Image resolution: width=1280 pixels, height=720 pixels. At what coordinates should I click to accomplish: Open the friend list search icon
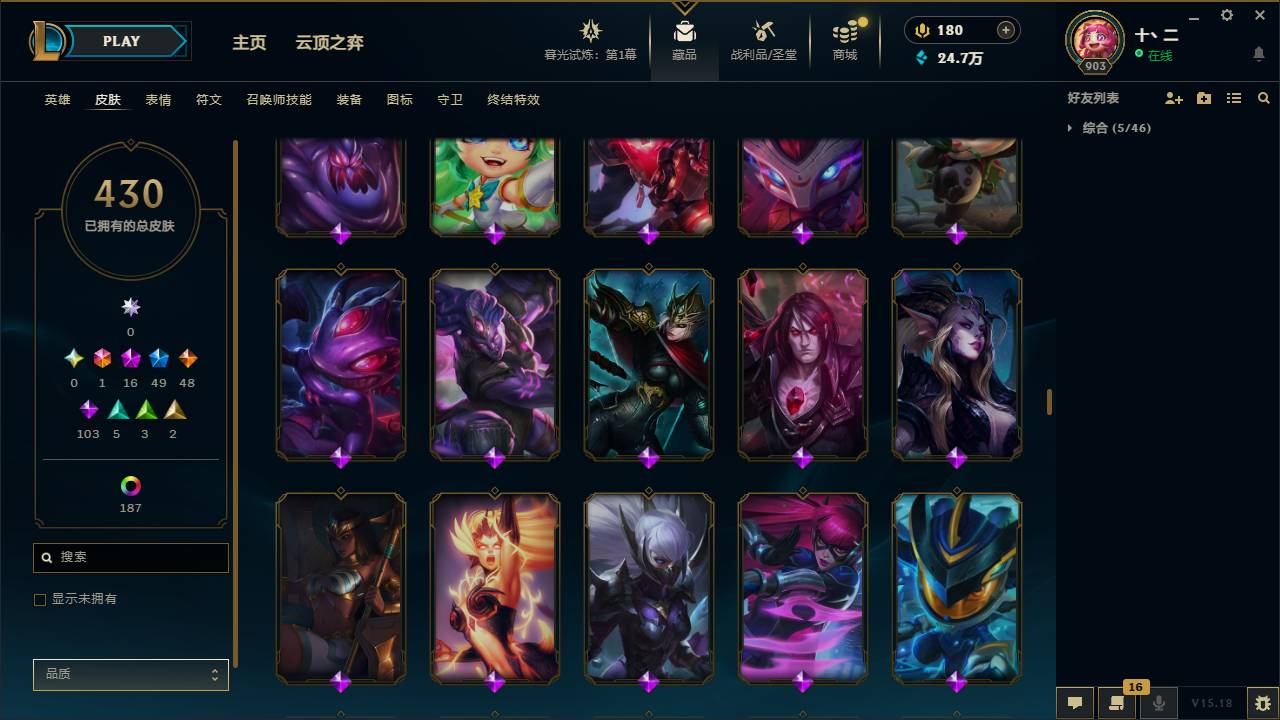tap(1263, 97)
